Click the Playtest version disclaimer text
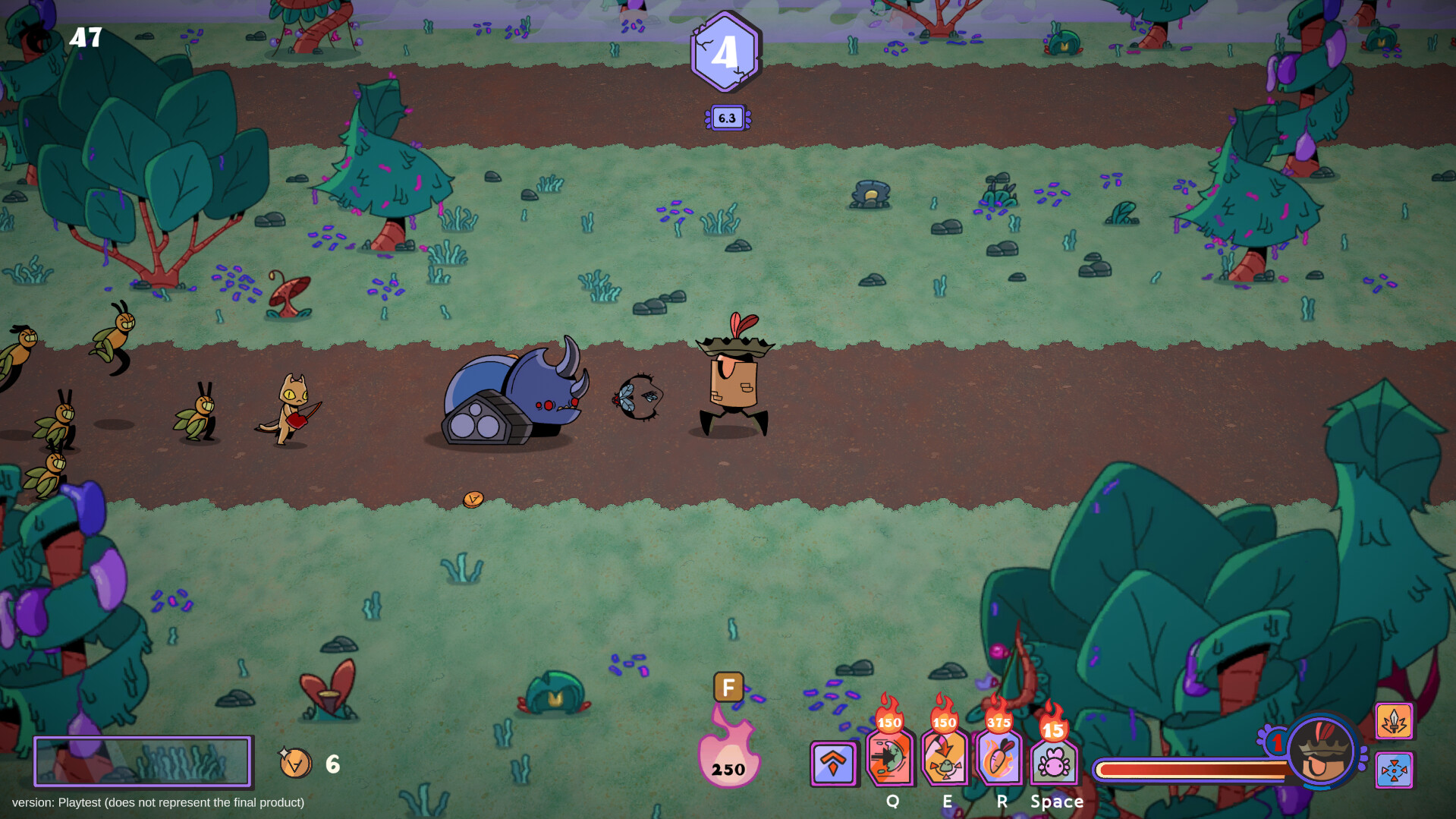Image resolution: width=1456 pixels, height=819 pixels. pyautogui.click(x=159, y=802)
